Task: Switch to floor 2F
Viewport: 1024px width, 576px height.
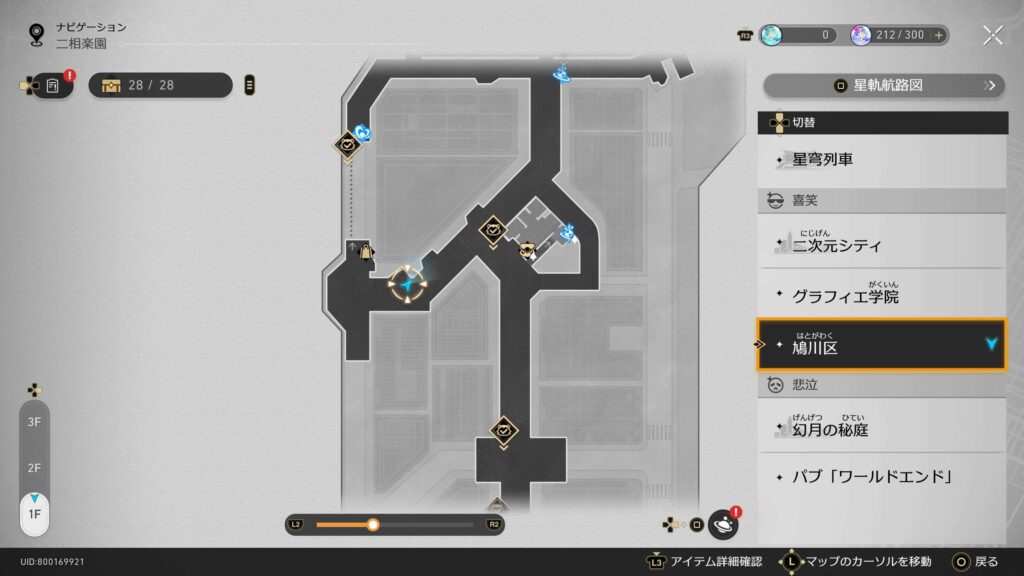Action: point(34,468)
